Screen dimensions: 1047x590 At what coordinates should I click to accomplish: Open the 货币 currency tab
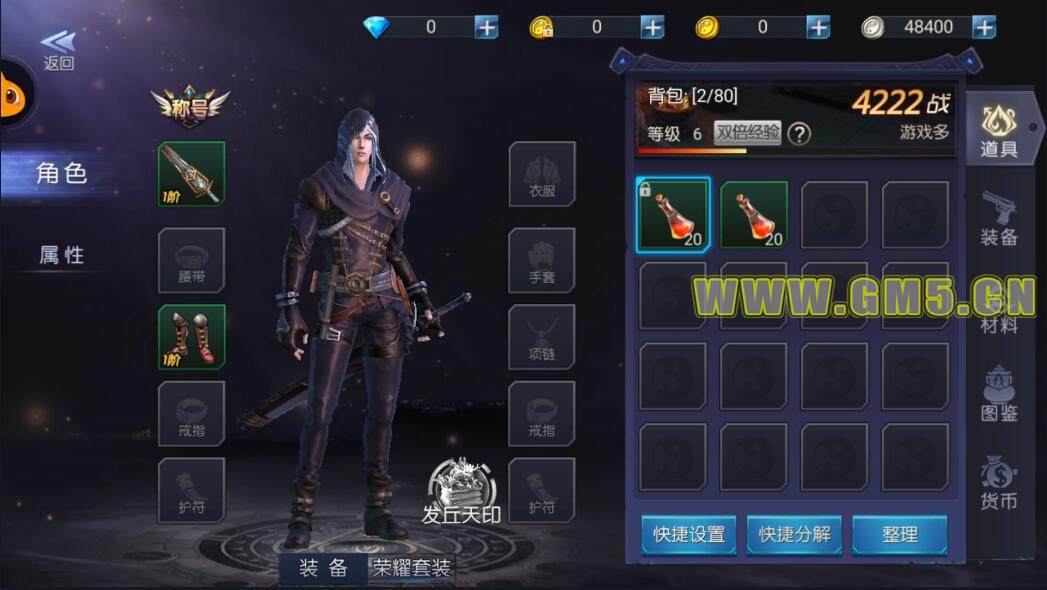[998, 482]
